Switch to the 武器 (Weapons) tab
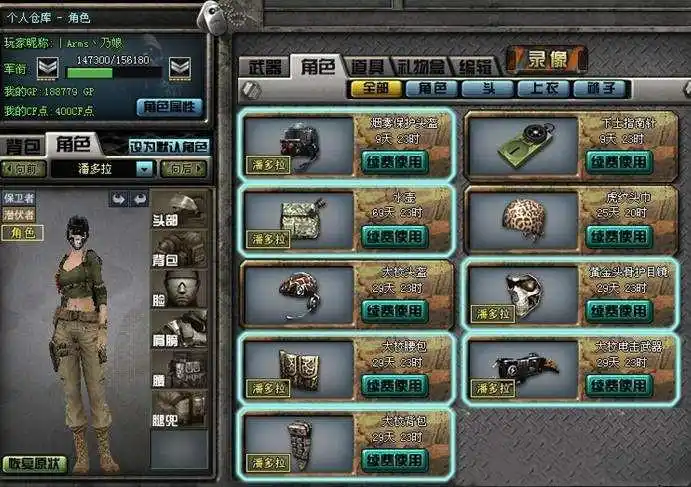This screenshot has width=691, height=487. click(x=265, y=67)
